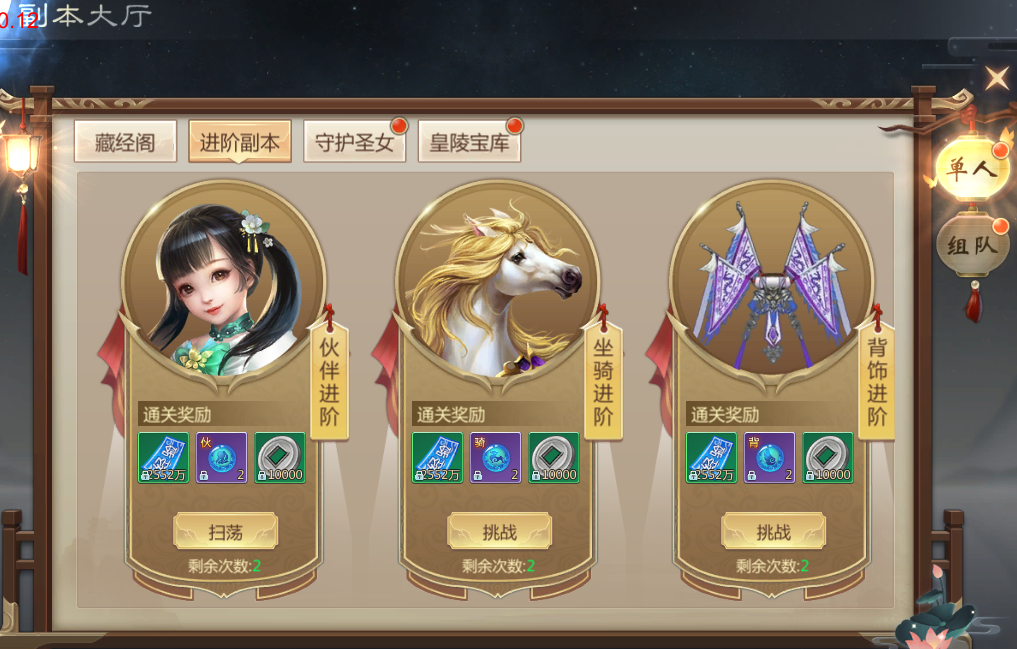The image size is (1017, 649).
Task: Inspect the 伙 orb reward icon
Action: (x=221, y=458)
